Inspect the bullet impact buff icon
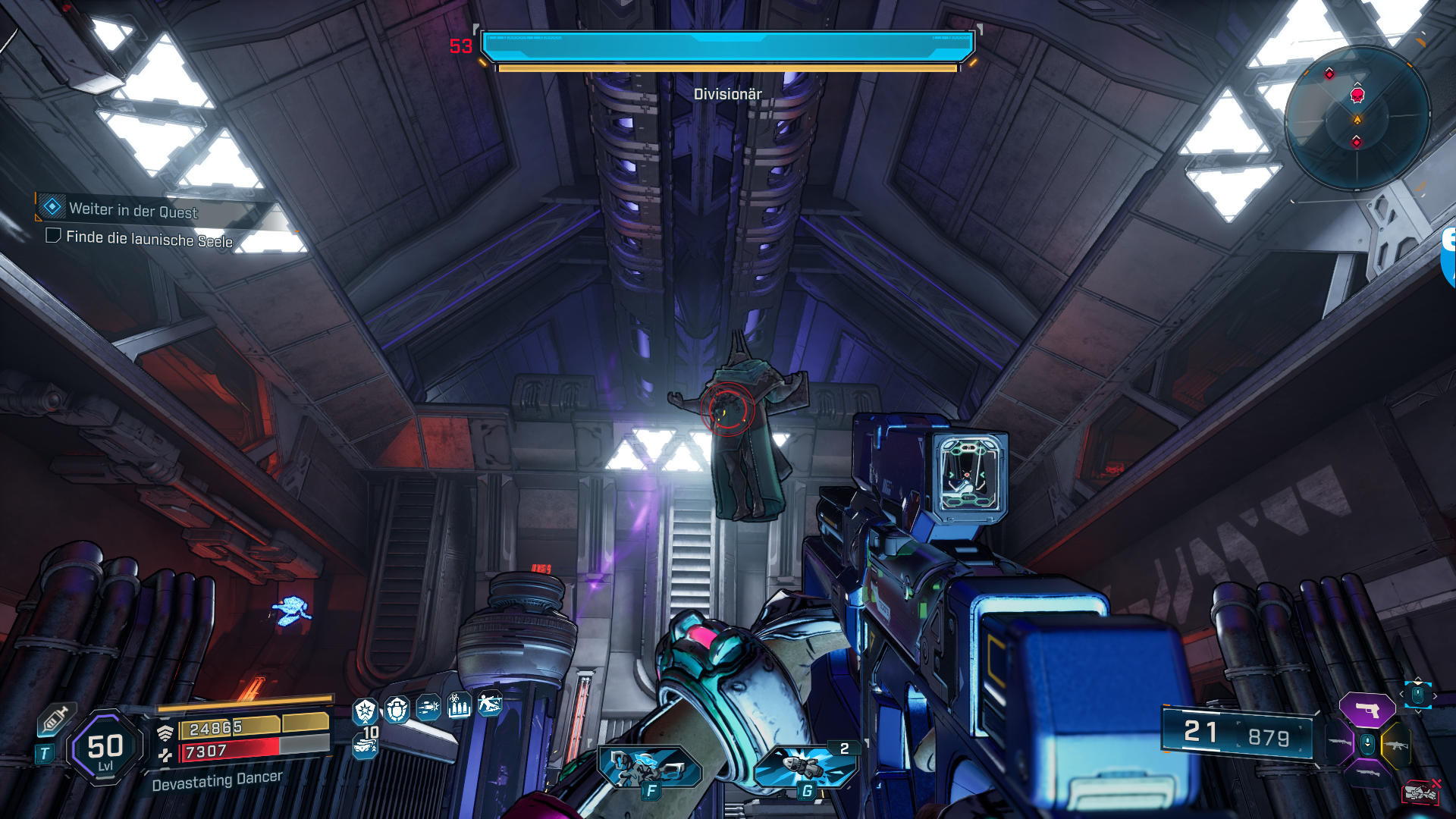This screenshot has height=819, width=1456. (x=428, y=708)
